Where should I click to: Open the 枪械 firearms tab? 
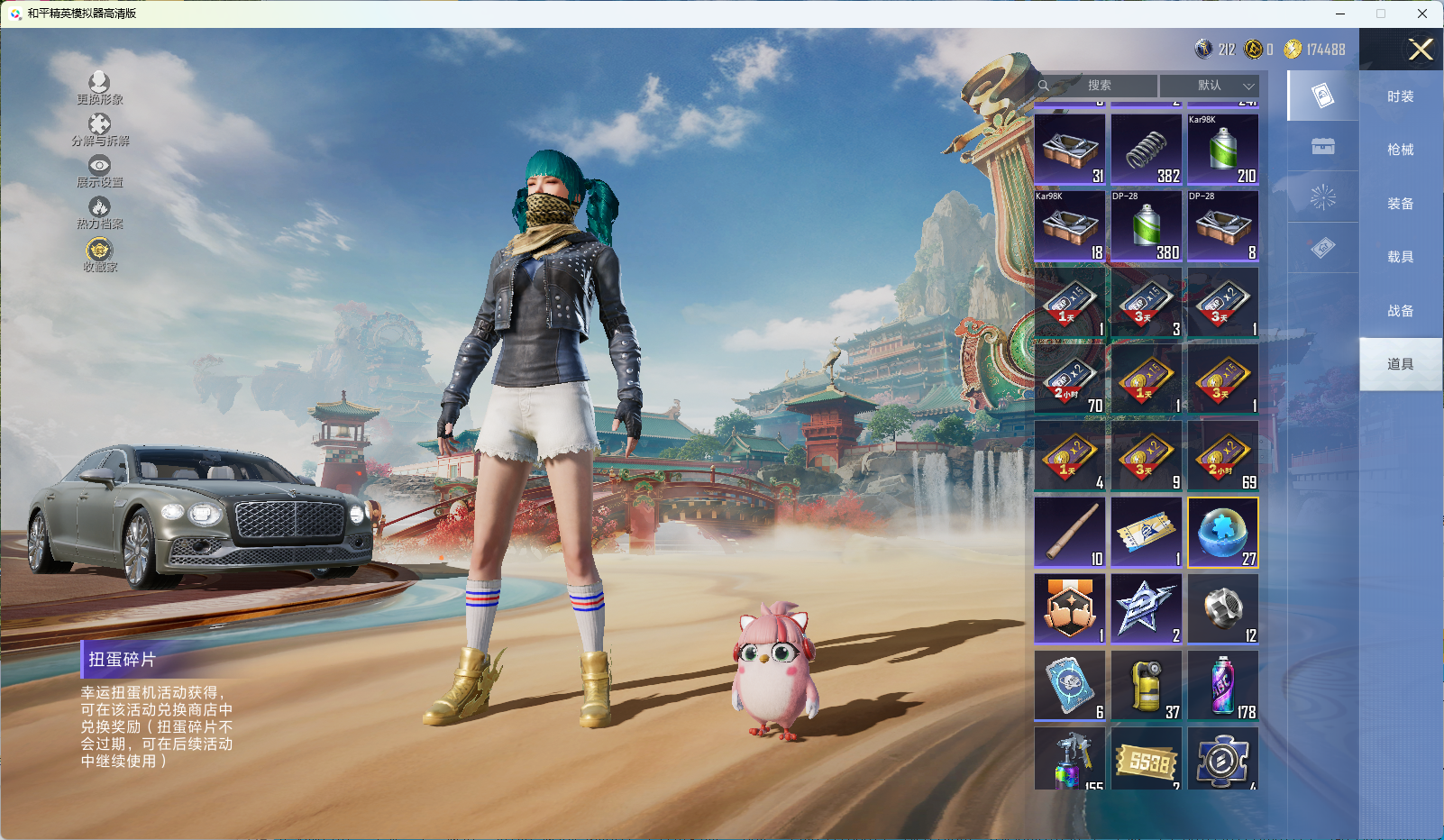point(1400,150)
